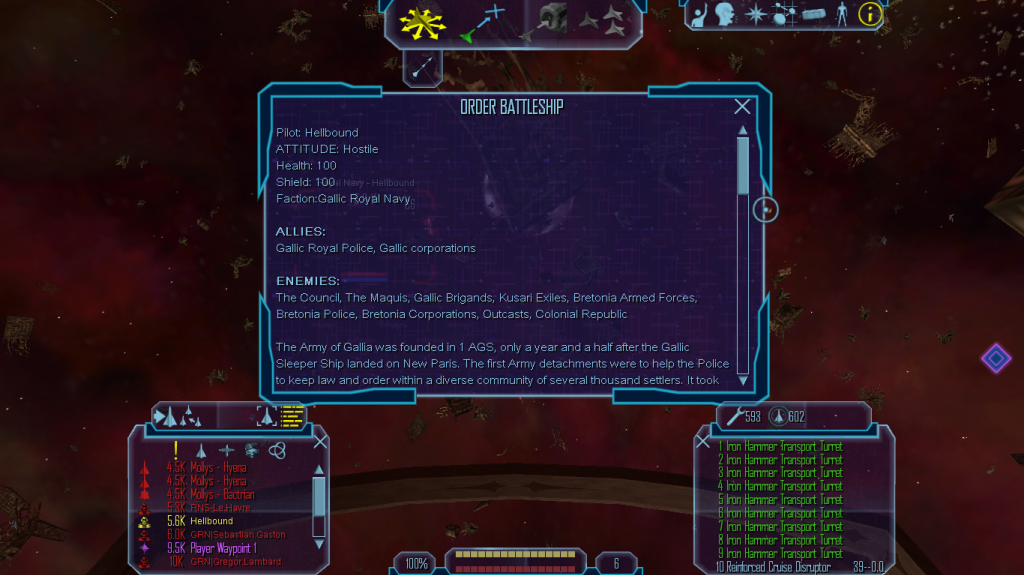This screenshot has height=575, width=1024.
Task: Open the chat talking head icon
Action: [x=726, y=14]
